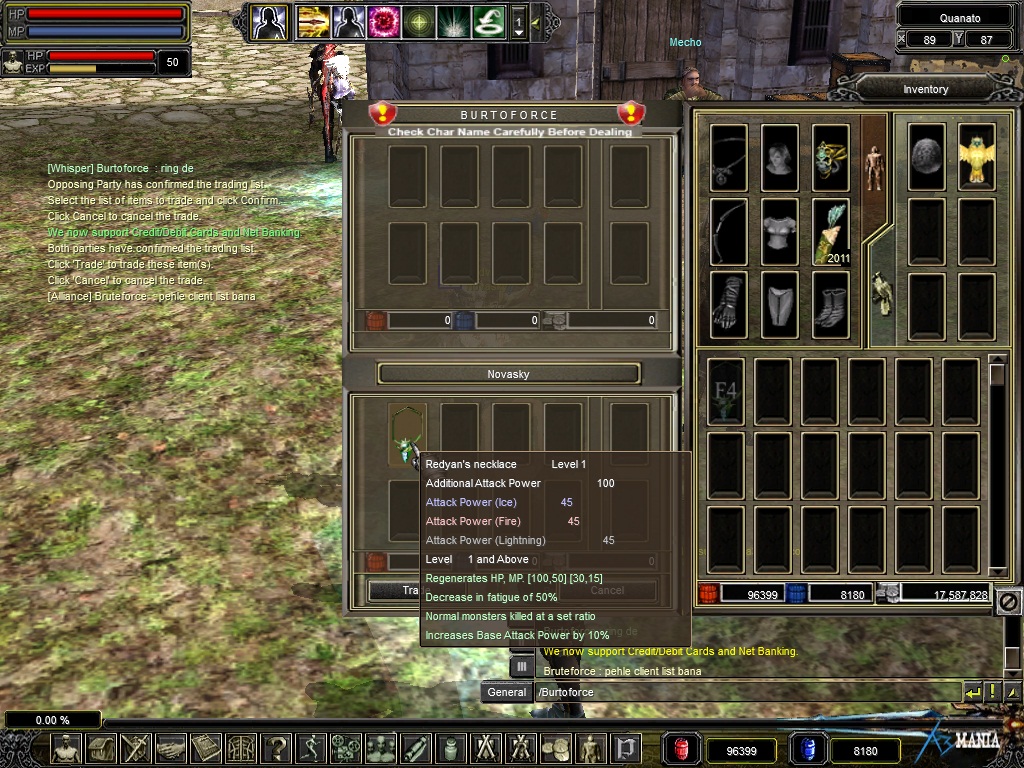Activate the pink burst skill icon

click(x=384, y=21)
